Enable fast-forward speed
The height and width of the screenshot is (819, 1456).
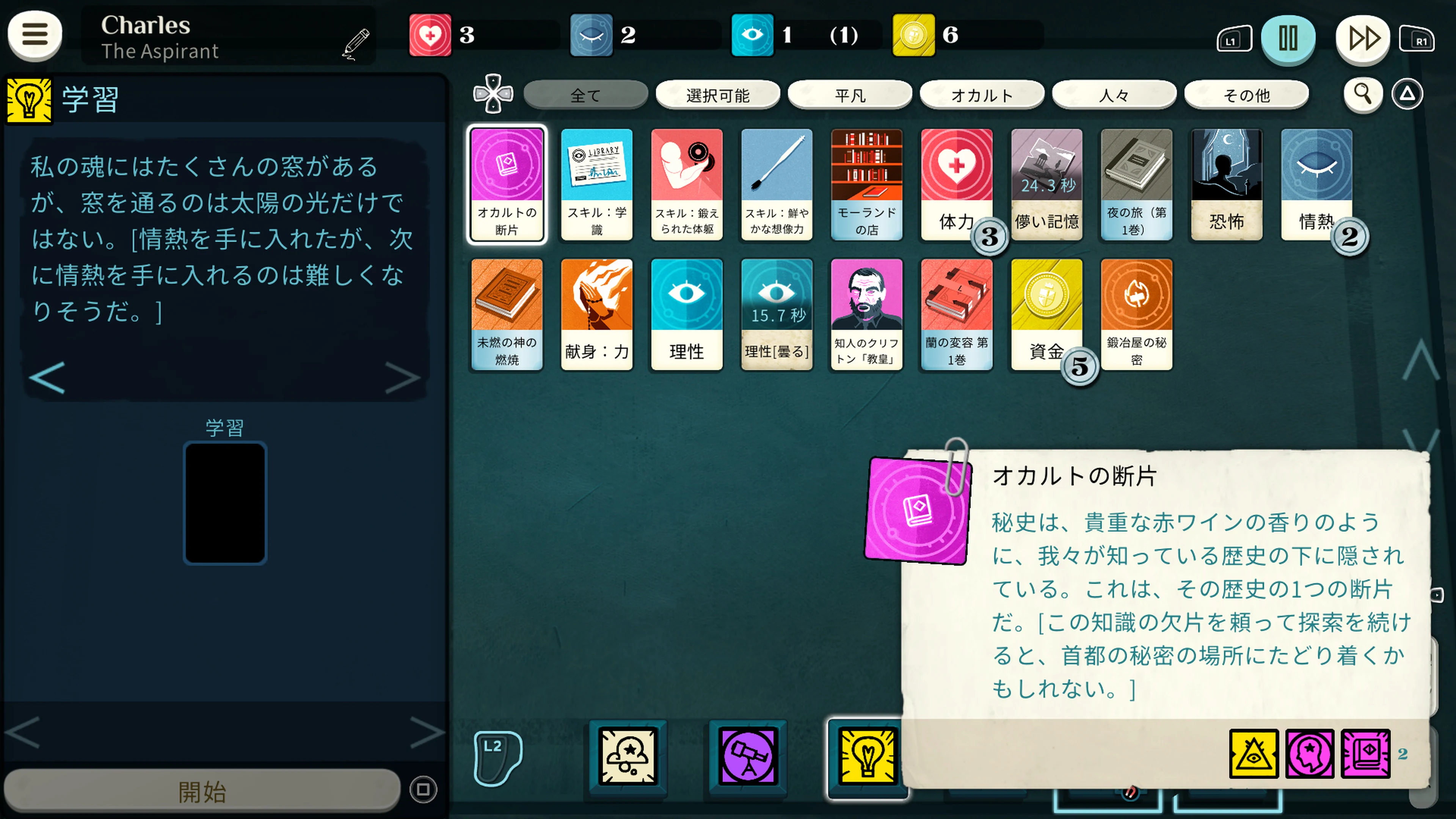coord(1363,38)
